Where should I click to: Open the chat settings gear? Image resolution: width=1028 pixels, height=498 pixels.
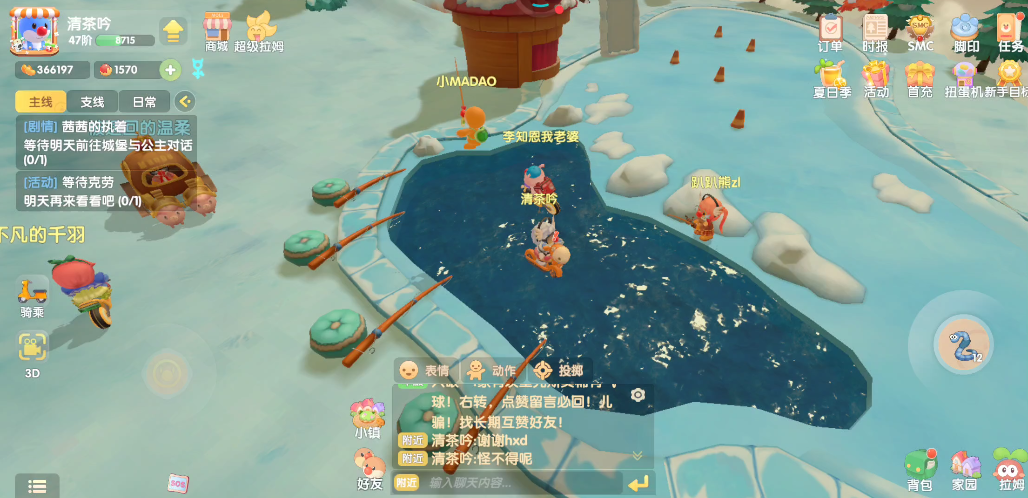click(x=638, y=395)
